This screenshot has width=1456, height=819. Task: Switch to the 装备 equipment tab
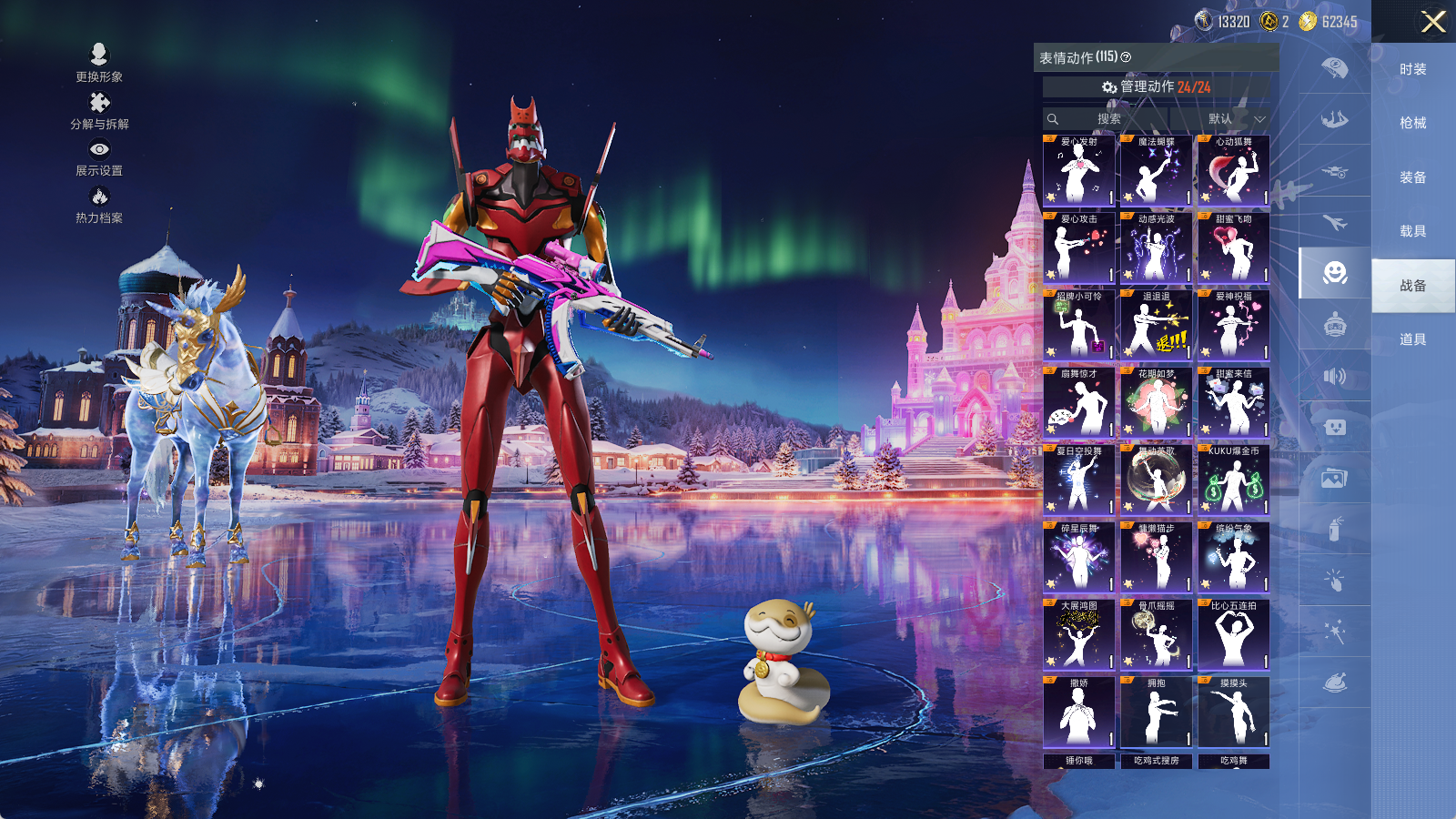[1412, 177]
